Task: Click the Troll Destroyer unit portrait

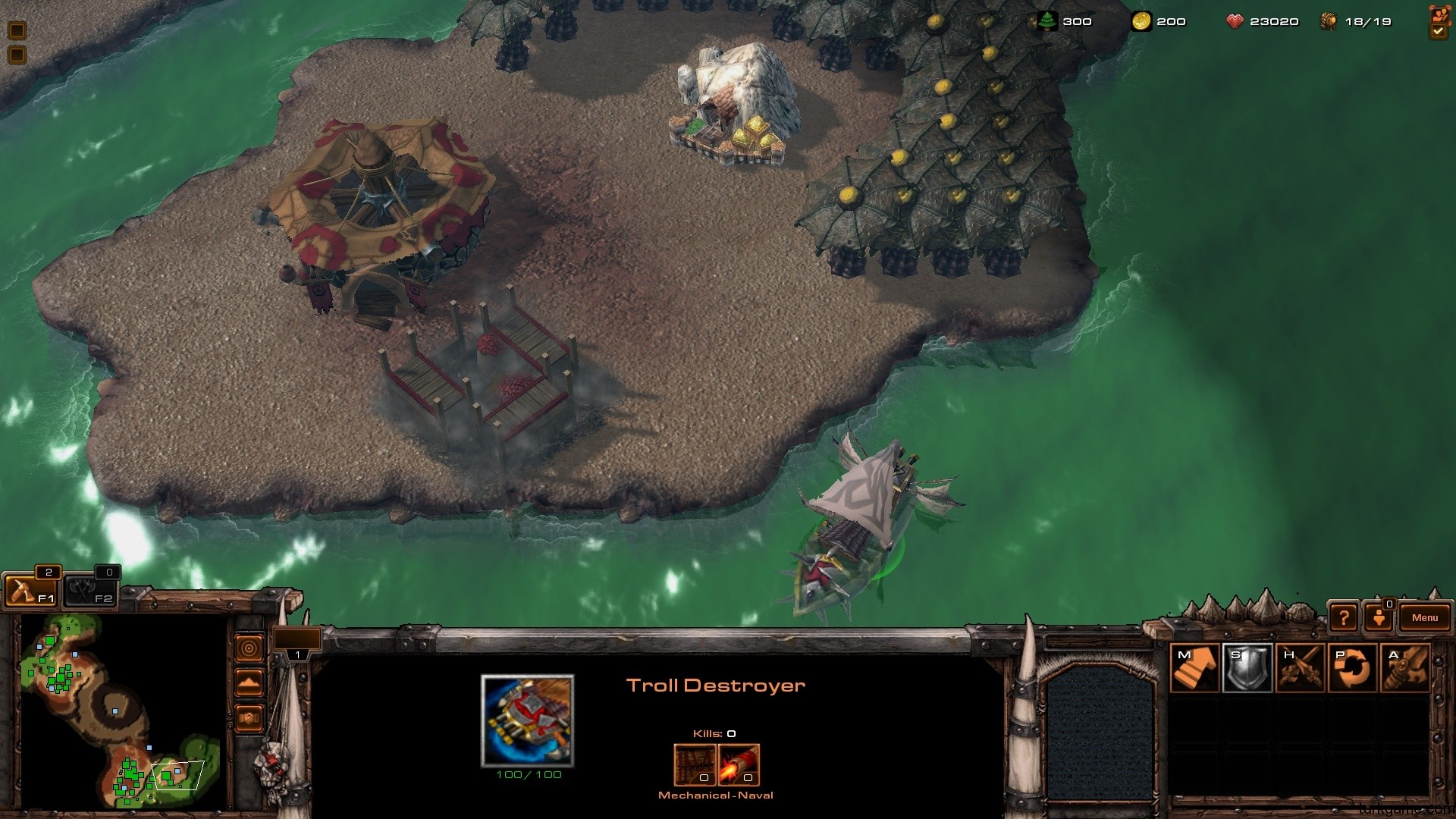Action: [x=528, y=720]
